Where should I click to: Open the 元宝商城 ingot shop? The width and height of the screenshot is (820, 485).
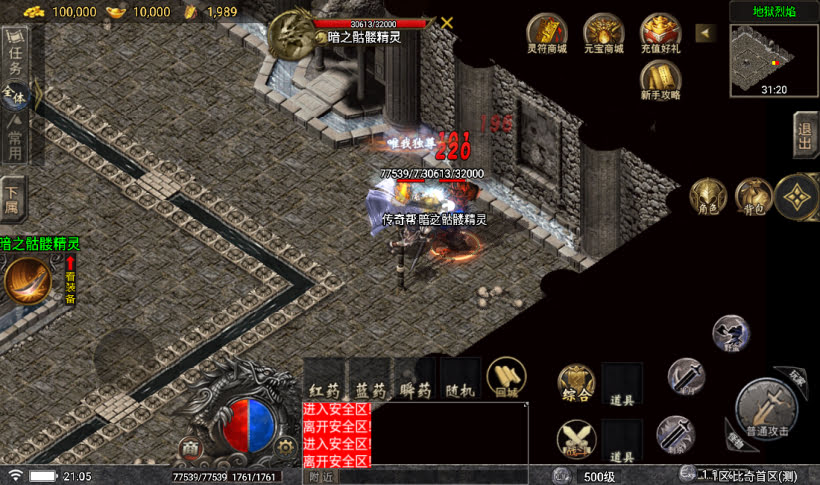(x=604, y=32)
